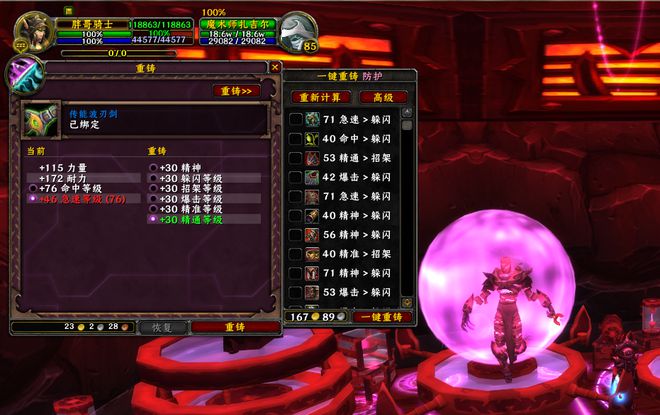
Task: Confirm with the red 重铸 button
Action: pos(235,327)
